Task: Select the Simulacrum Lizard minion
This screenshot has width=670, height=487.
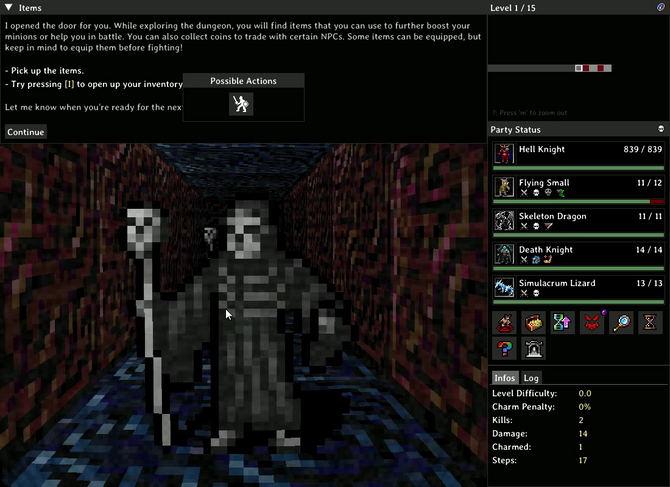Action: pos(577,289)
